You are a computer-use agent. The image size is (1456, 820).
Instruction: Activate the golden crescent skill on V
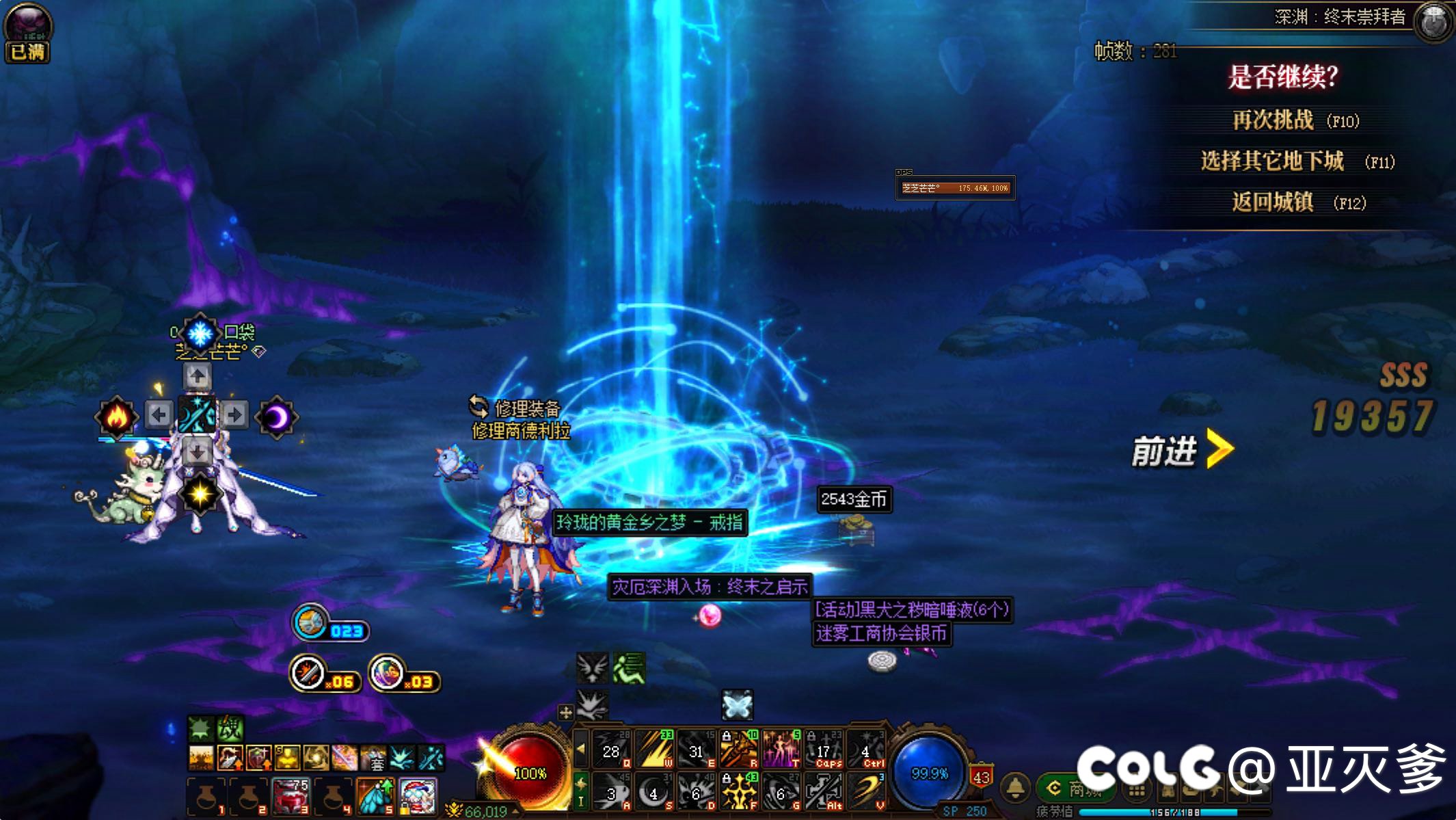pos(866,792)
